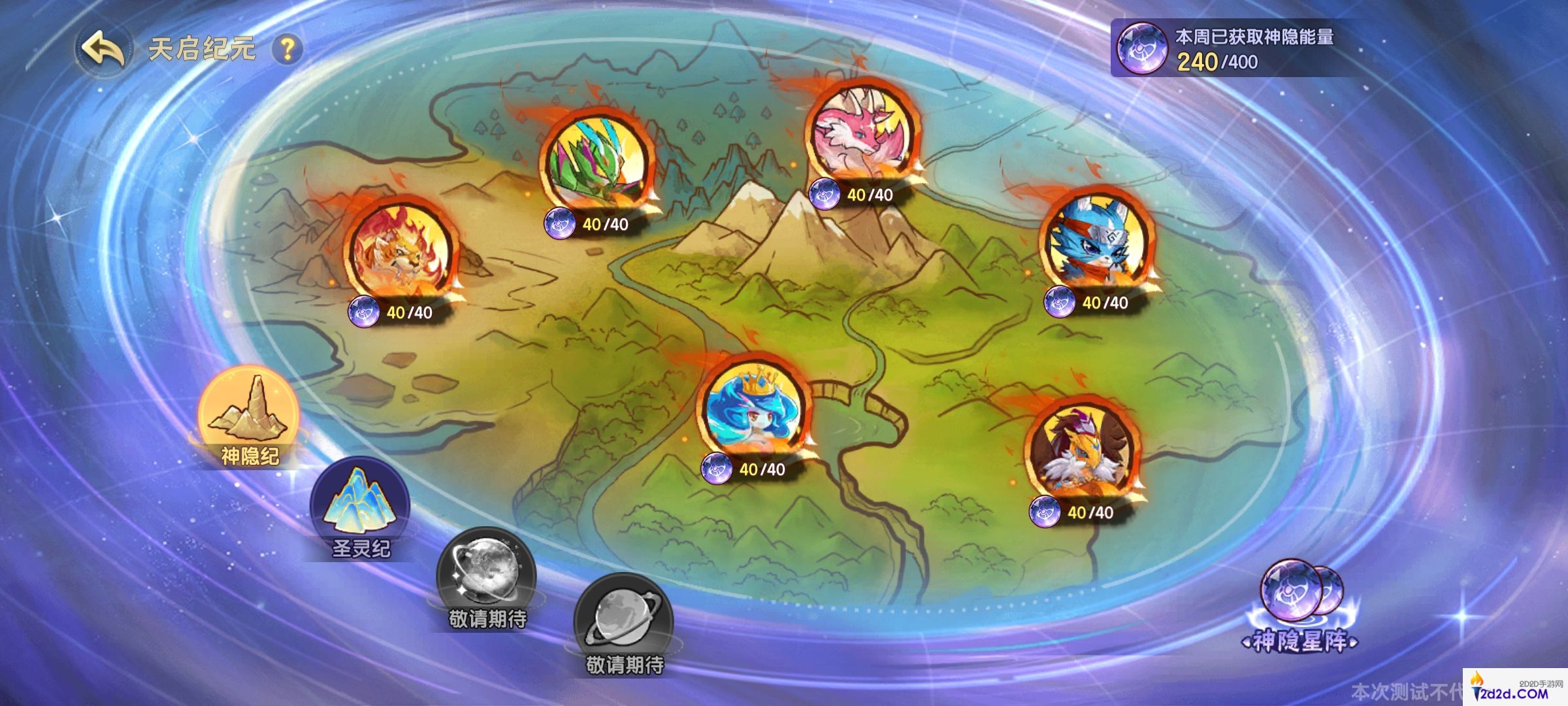Click the grey ringed planet locked era

[623, 622]
